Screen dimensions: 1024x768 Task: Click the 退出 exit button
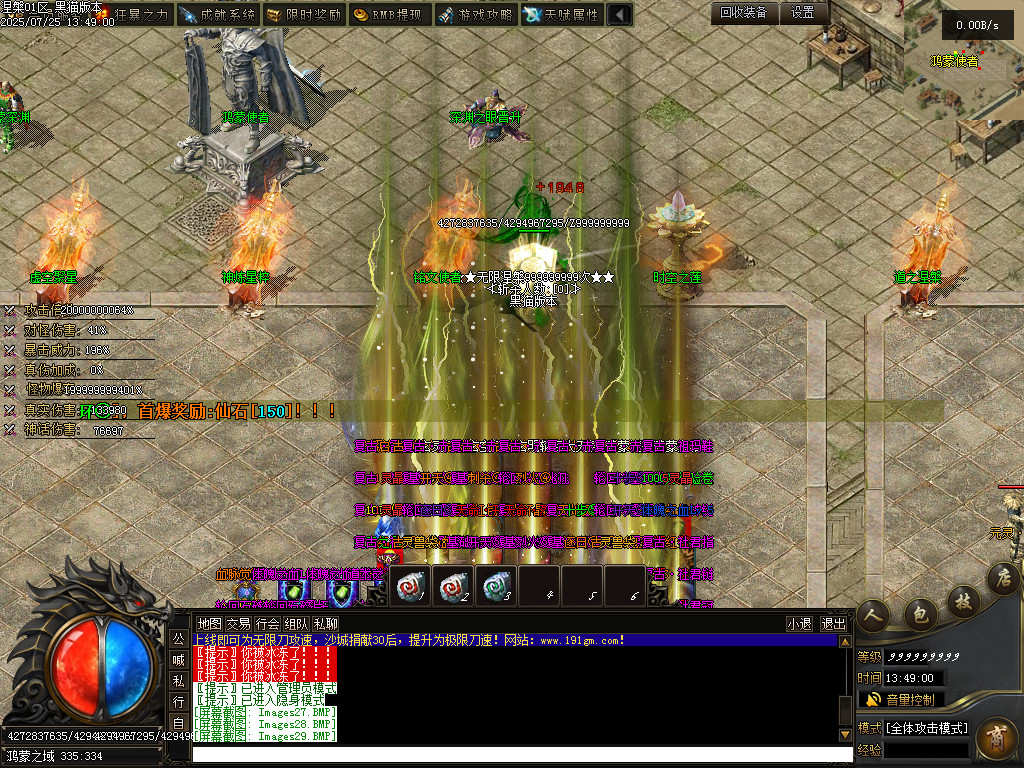[833, 623]
